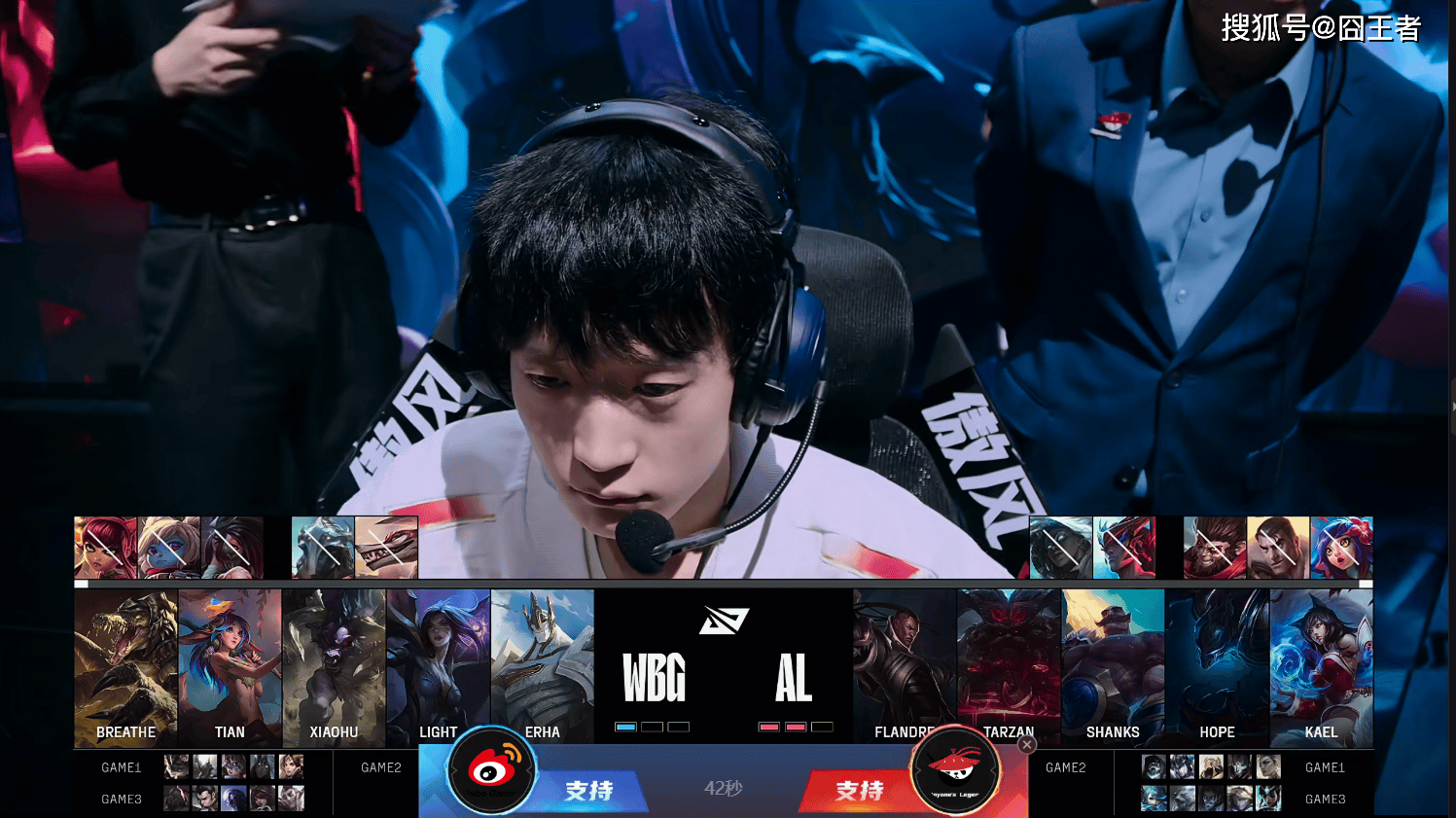The image size is (1456, 818).
Task: Close the team support voting overlay
Action: point(1026,744)
